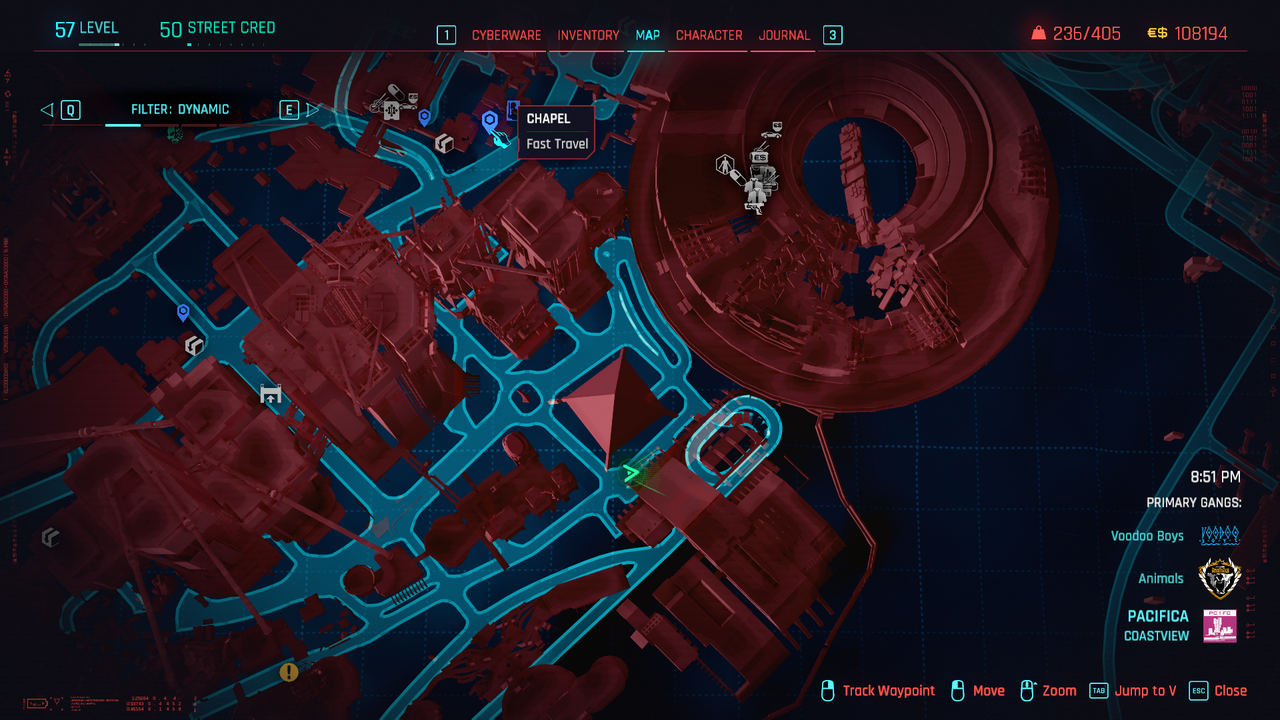Click the next map filter arrow
The width and height of the screenshot is (1280, 720).
(313, 110)
